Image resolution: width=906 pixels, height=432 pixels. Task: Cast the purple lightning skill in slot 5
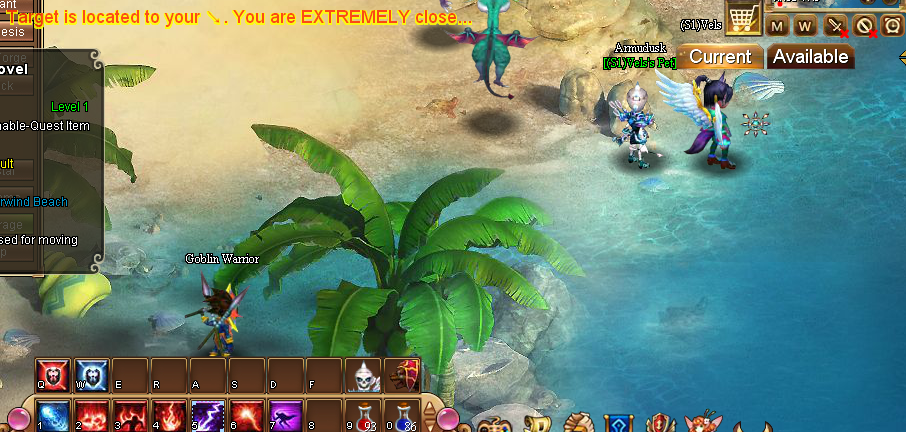tap(208, 415)
